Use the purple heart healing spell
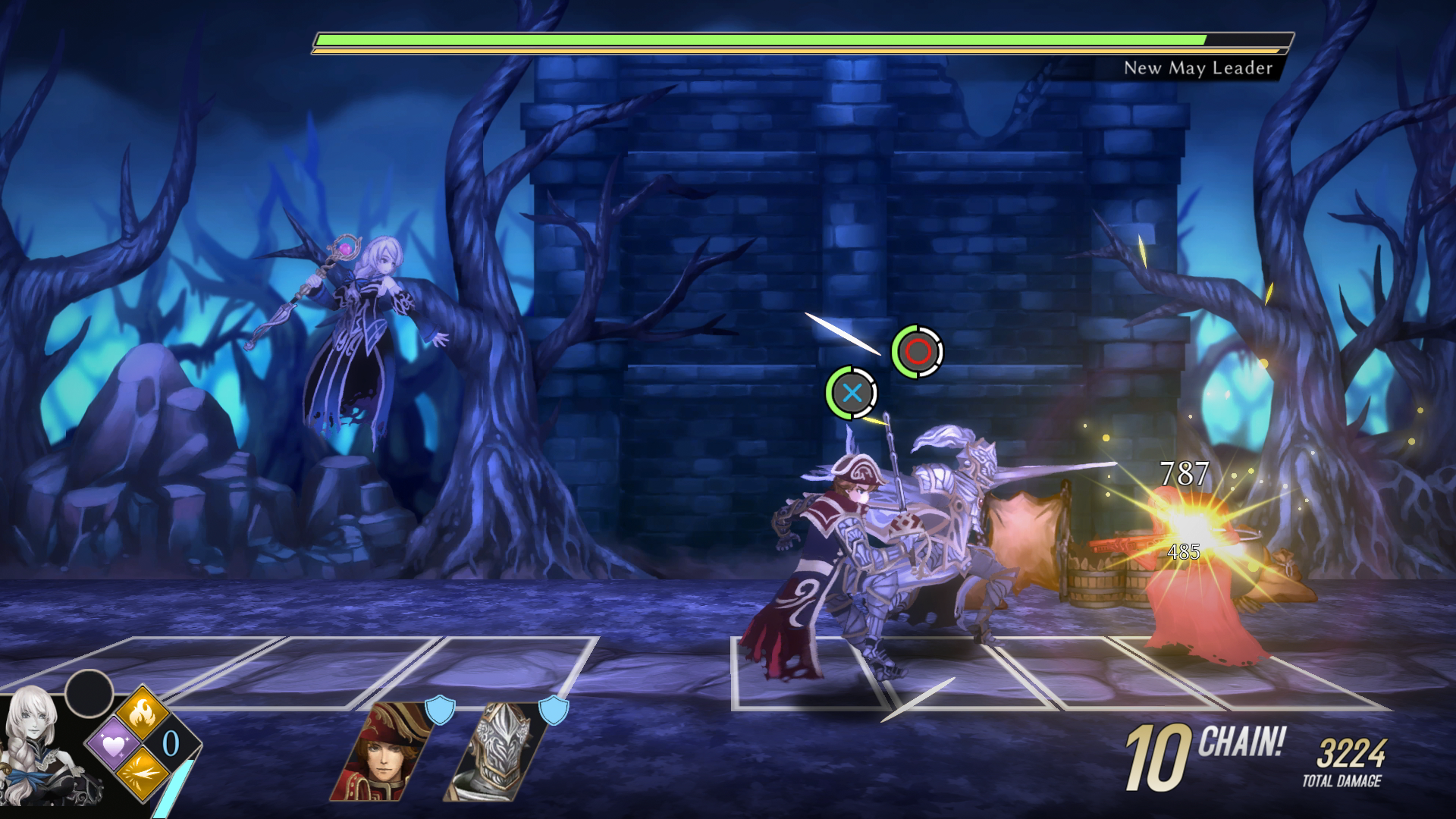Viewport: 1456px width, 819px height. click(113, 745)
